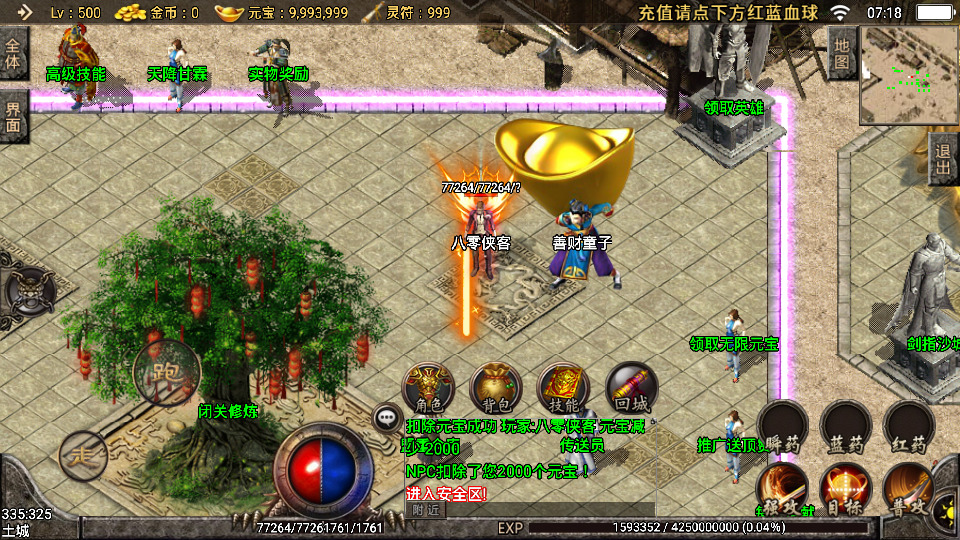Open the 背包 bag inventory

[x=496, y=388]
